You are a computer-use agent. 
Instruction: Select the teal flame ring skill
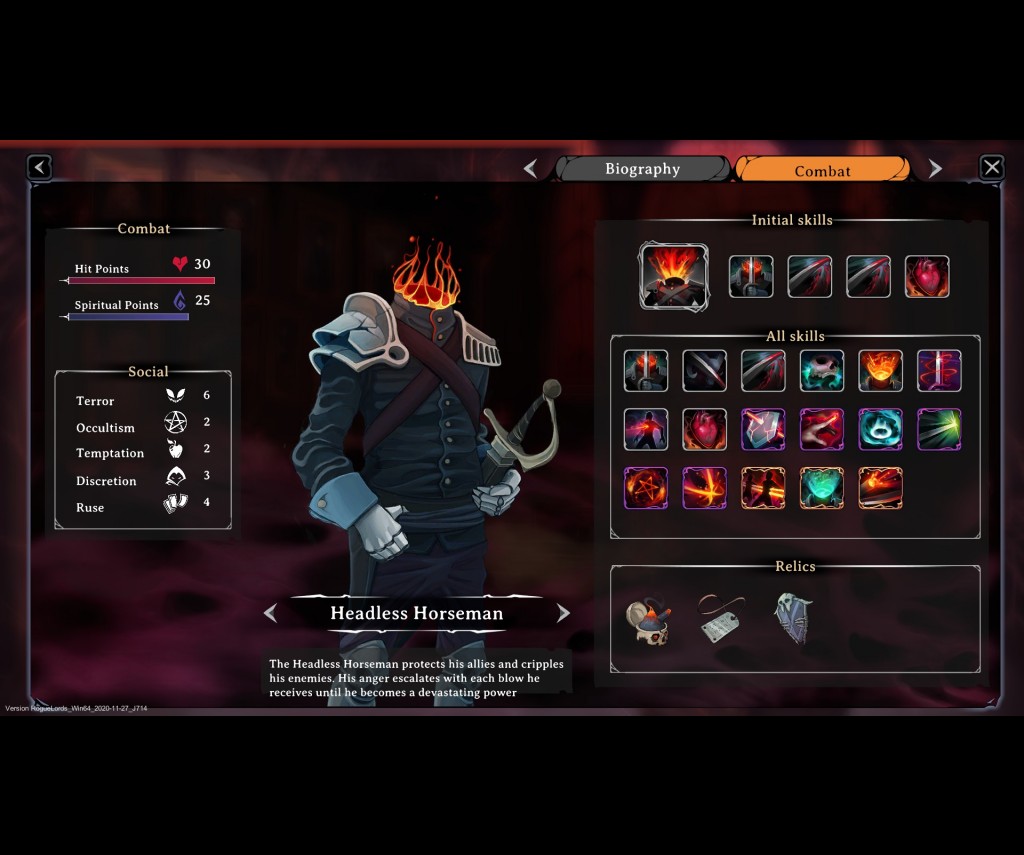880,430
